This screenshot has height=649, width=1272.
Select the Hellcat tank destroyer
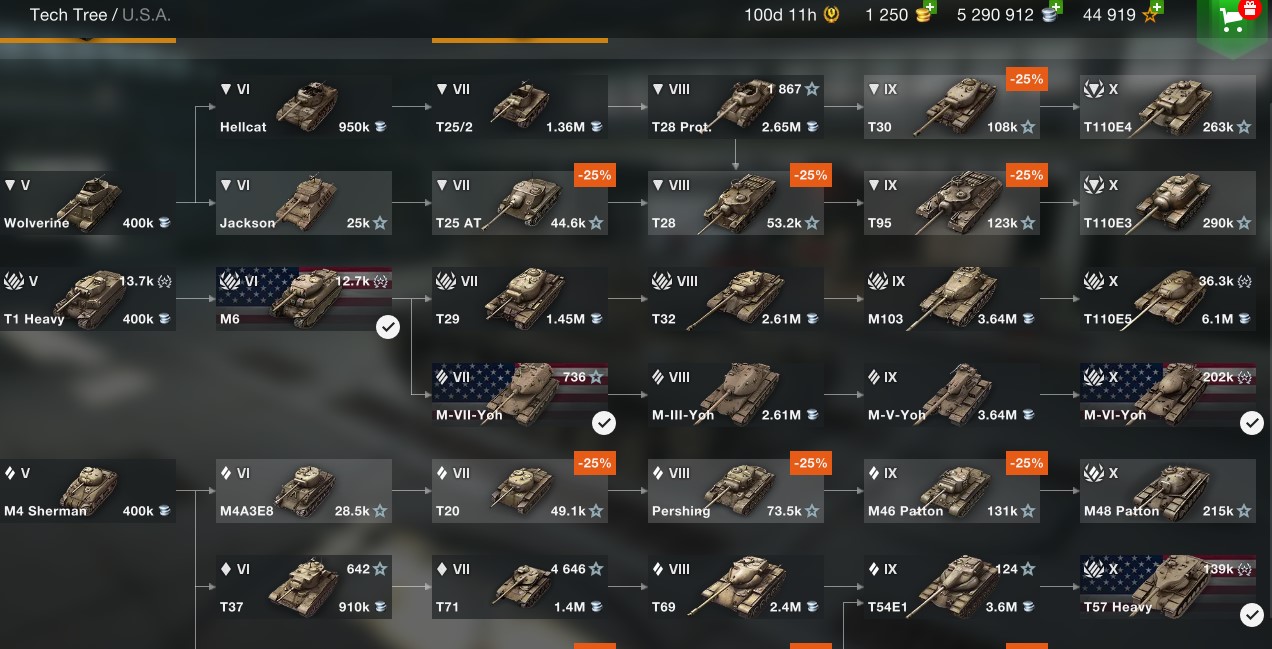[304, 107]
